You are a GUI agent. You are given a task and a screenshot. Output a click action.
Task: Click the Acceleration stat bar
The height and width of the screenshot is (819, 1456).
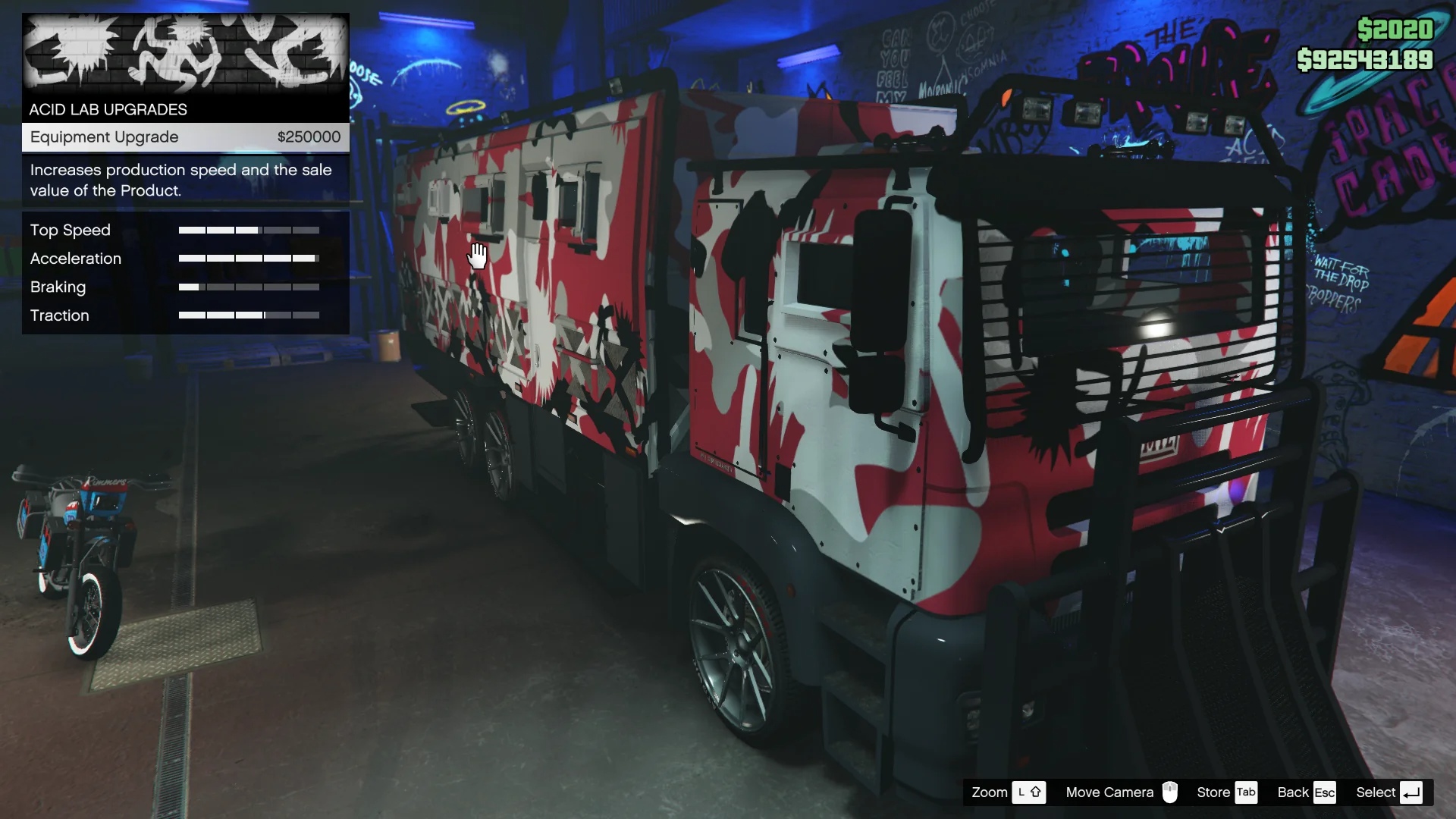point(249,258)
